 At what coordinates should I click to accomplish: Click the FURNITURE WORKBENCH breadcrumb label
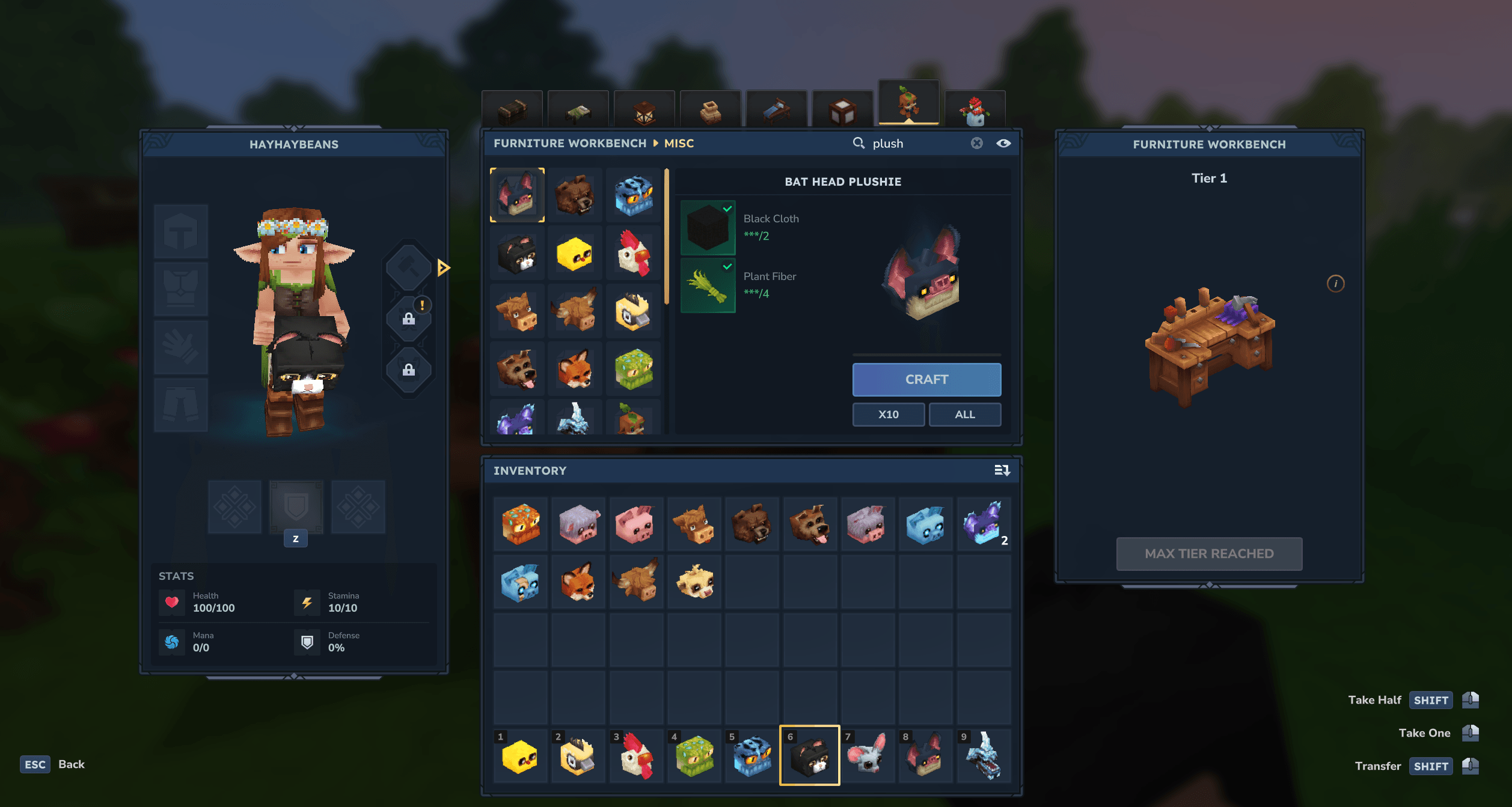point(570,143)
